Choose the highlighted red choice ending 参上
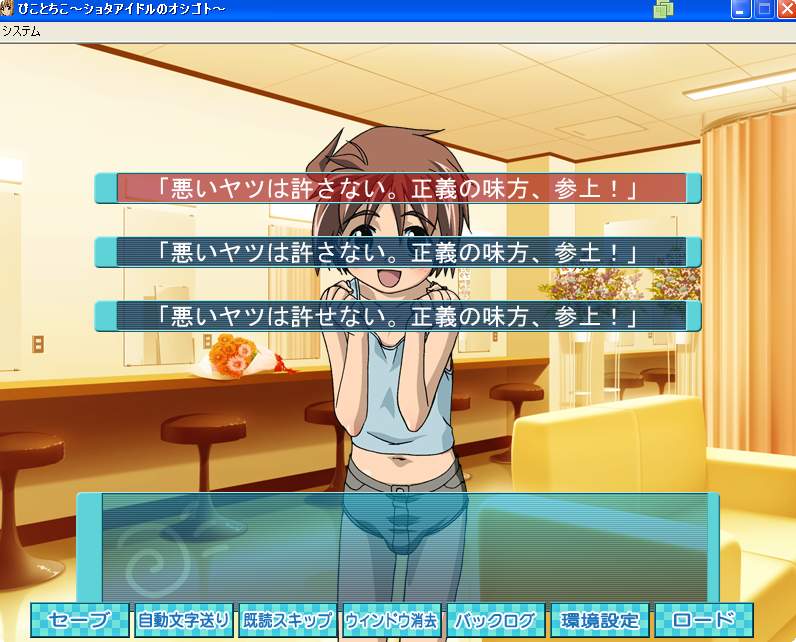The image size is (796, 642). pos(398,188)
